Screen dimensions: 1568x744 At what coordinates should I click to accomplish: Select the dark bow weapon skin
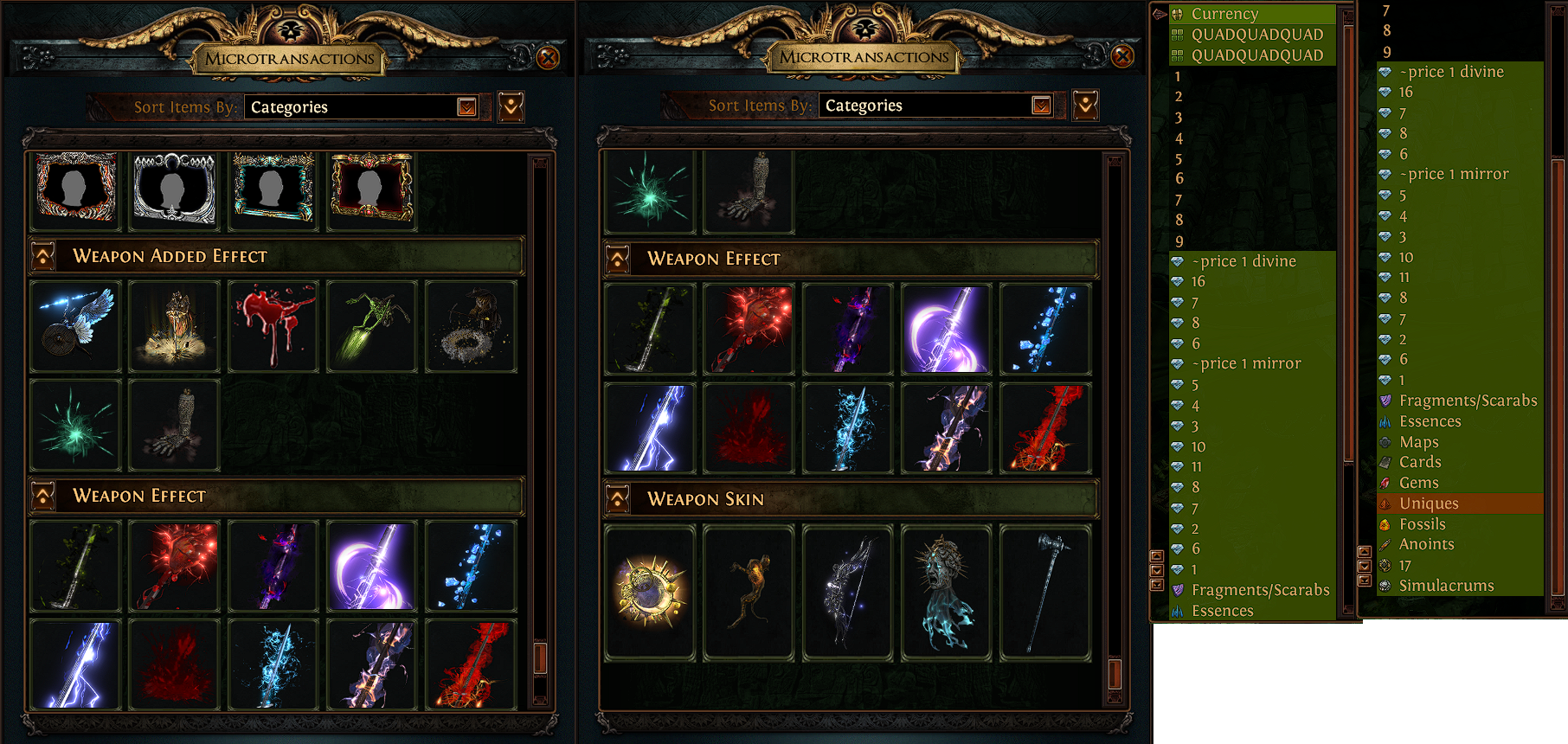(x=847, y=593)
